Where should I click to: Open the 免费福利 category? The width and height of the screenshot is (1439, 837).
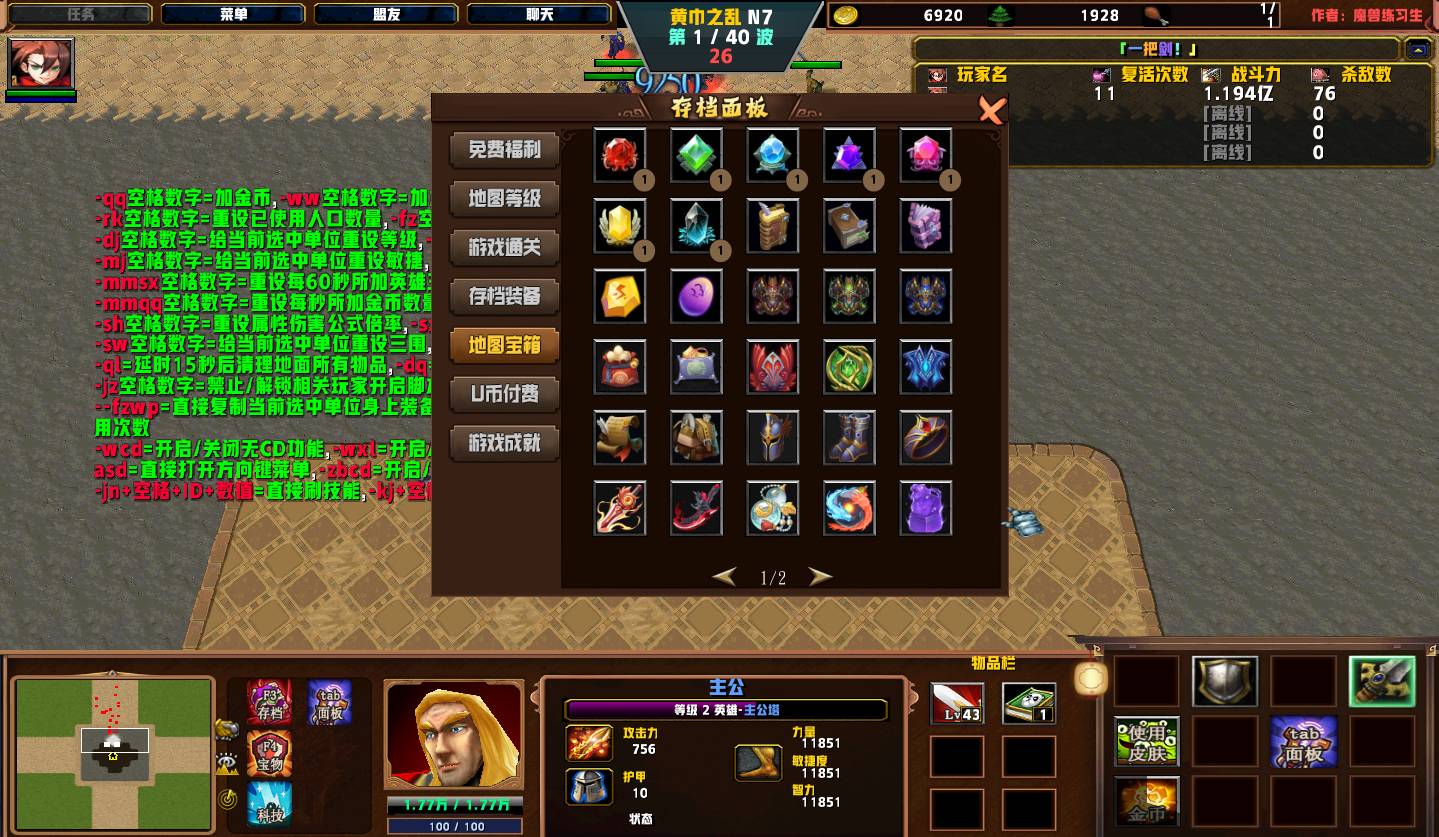coord(504,150)
